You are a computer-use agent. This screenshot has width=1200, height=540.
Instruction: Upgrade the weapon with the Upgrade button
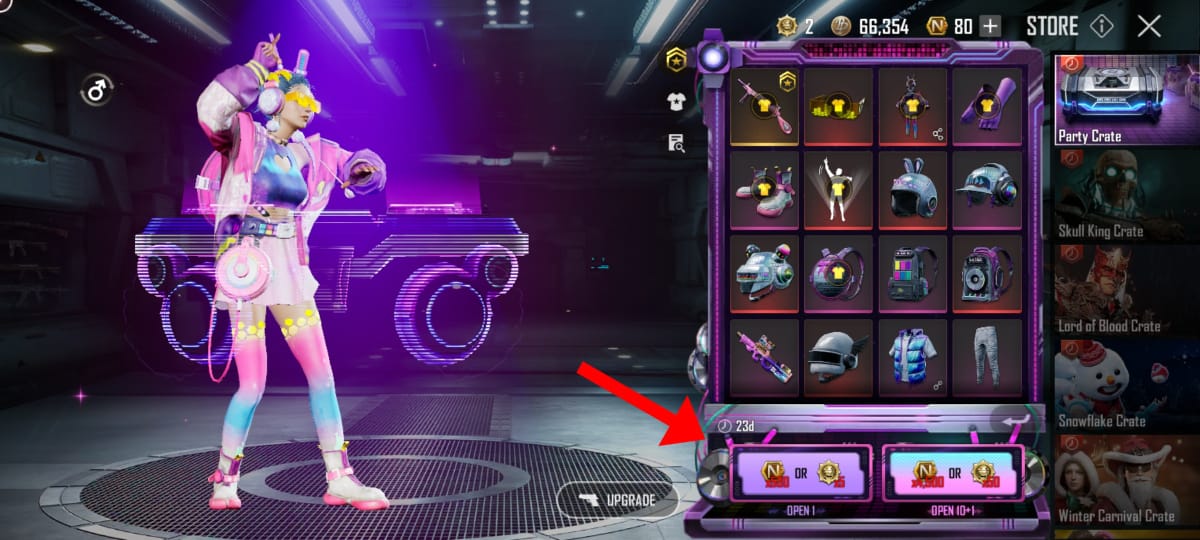(617, 498)
